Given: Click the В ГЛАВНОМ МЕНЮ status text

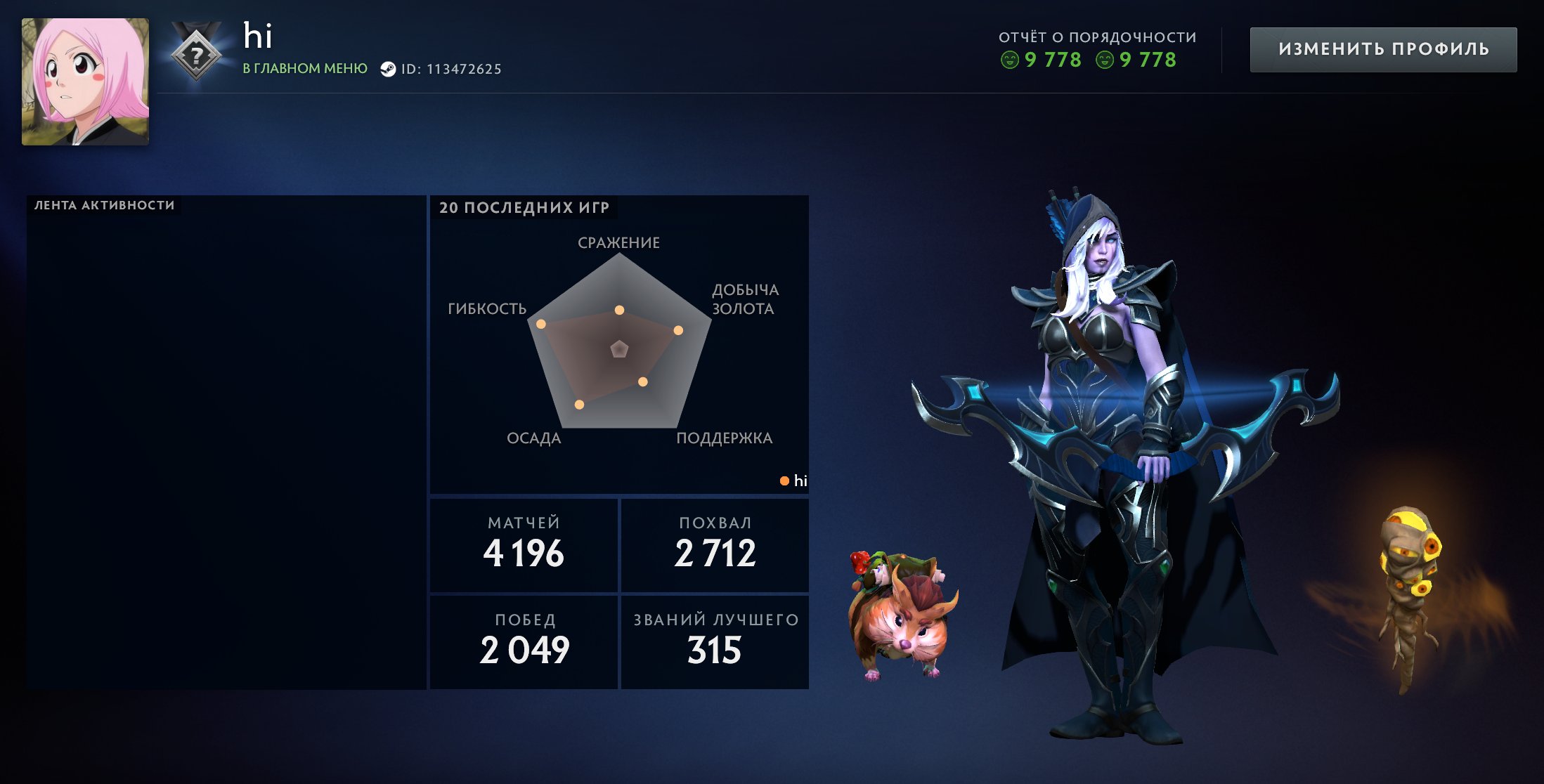Looking at the screenshot, I should pyautogui.click(x=304, y=69).
